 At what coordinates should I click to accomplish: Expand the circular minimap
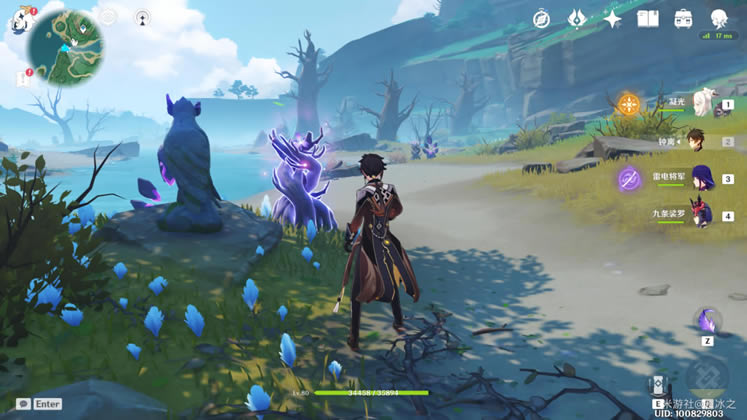[66, 47]
